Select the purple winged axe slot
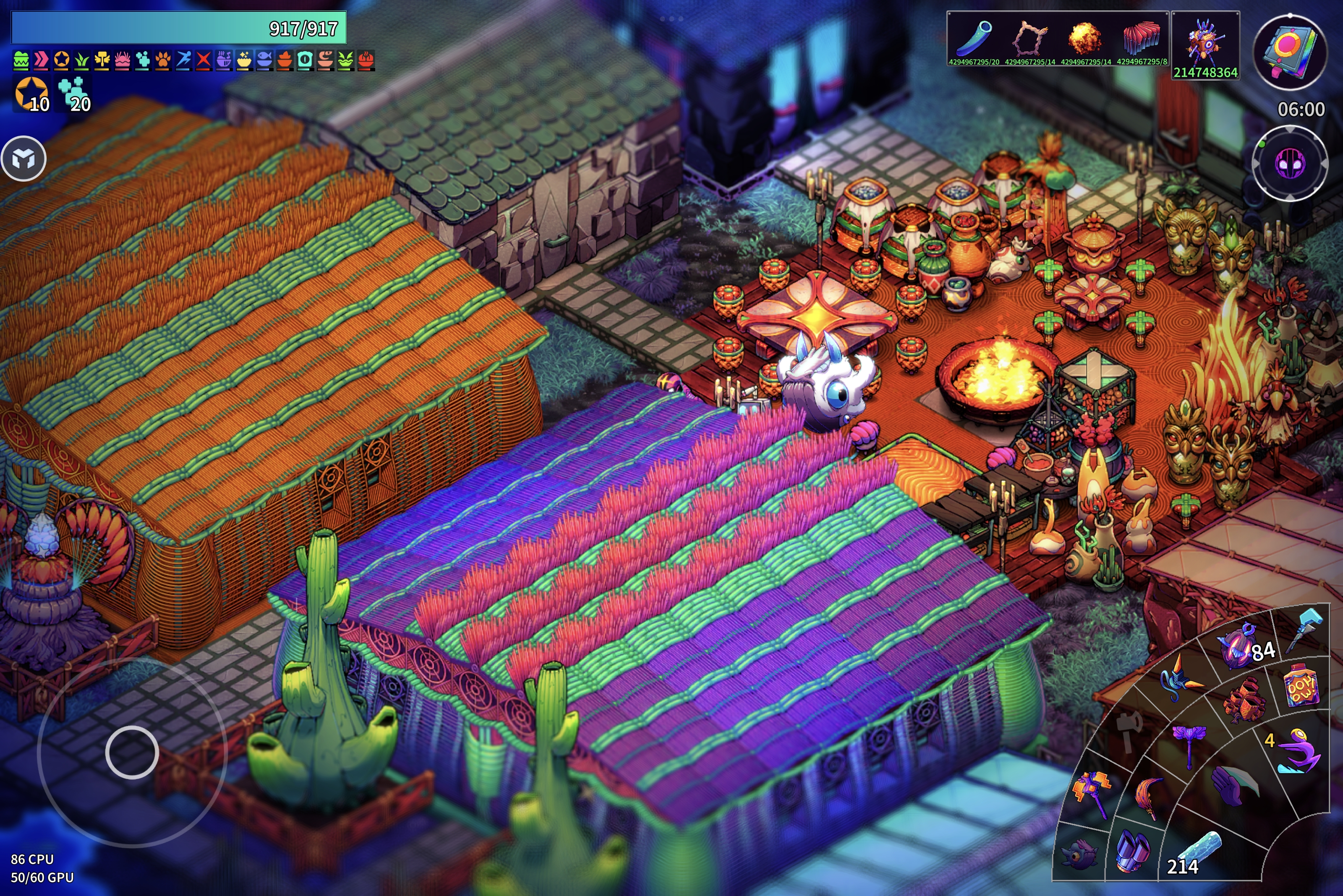1343x896 pixels. [x=1189, y=743]
